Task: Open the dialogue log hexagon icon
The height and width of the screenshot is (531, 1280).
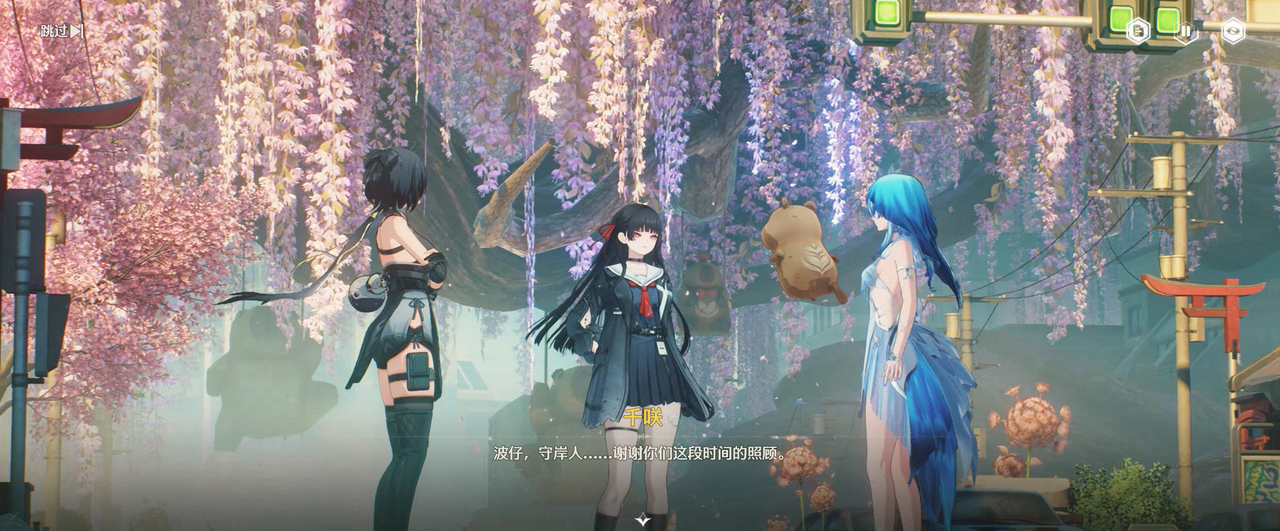Action: click(x=1138, y=30)
